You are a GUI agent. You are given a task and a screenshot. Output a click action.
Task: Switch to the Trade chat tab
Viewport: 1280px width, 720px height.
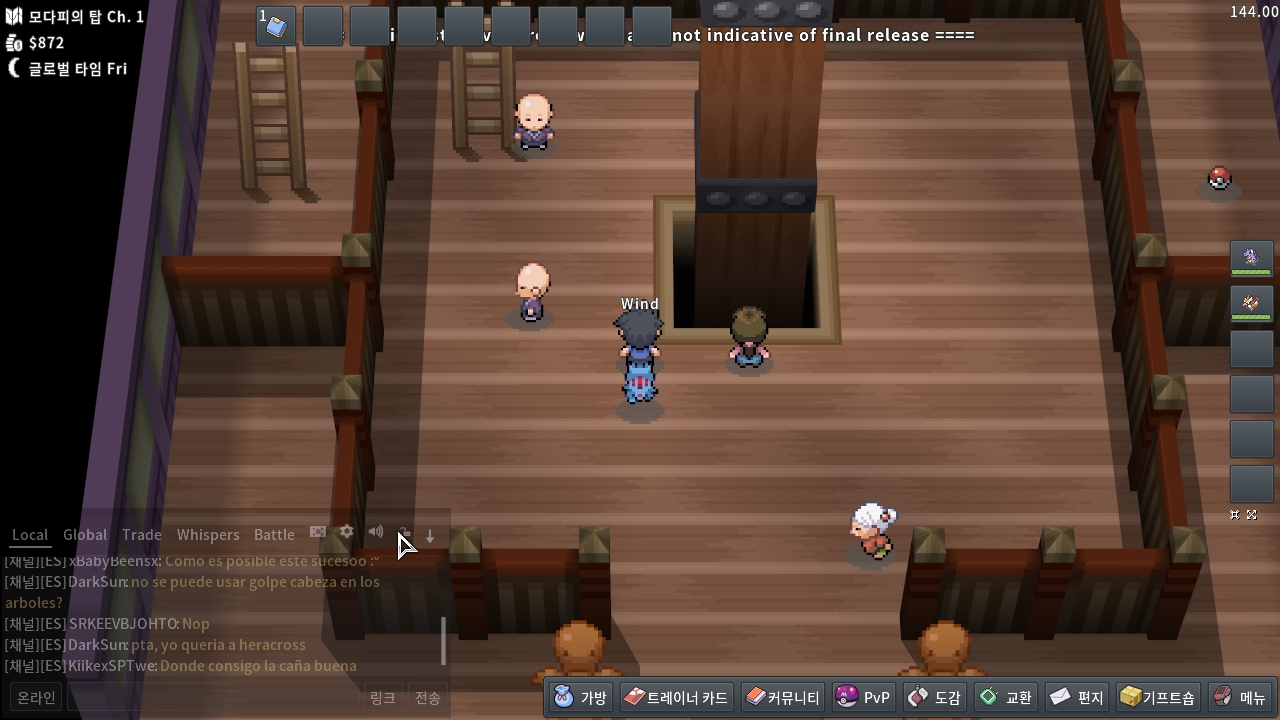142,535
